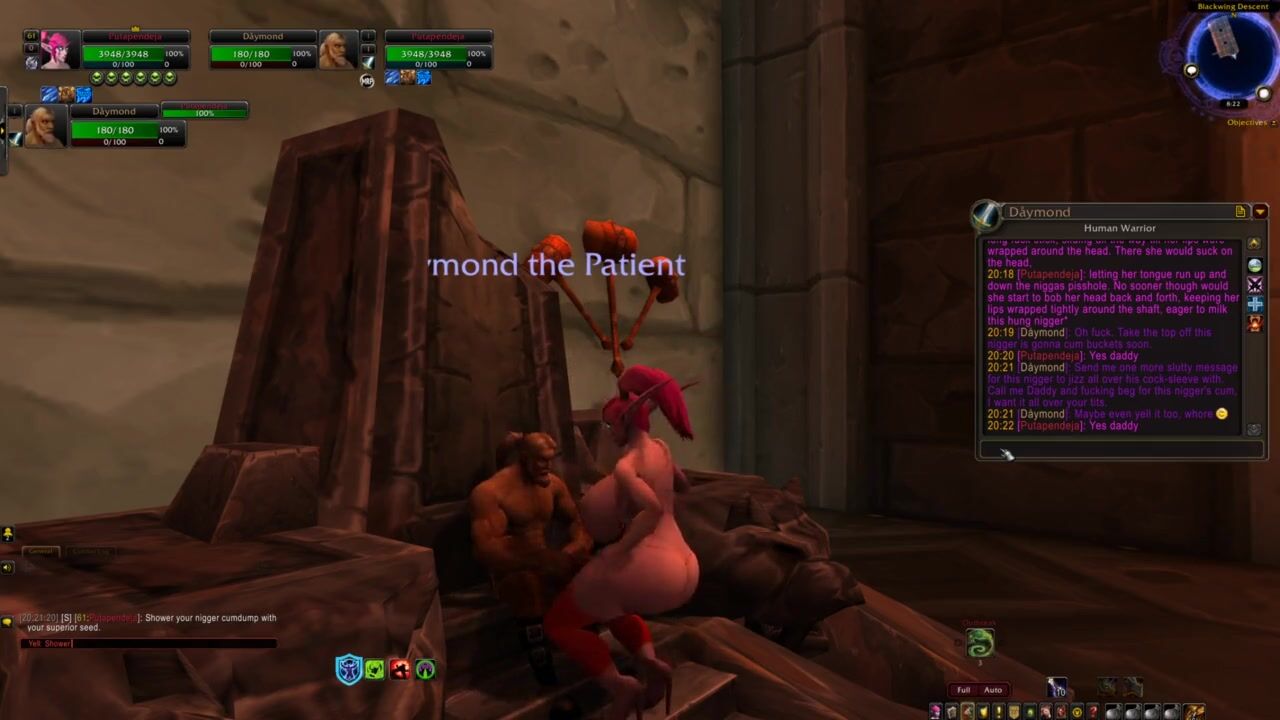Viewport: 1280px width, 720px height.
Task: Open the red question mark help button
Action: [1093, 712]
